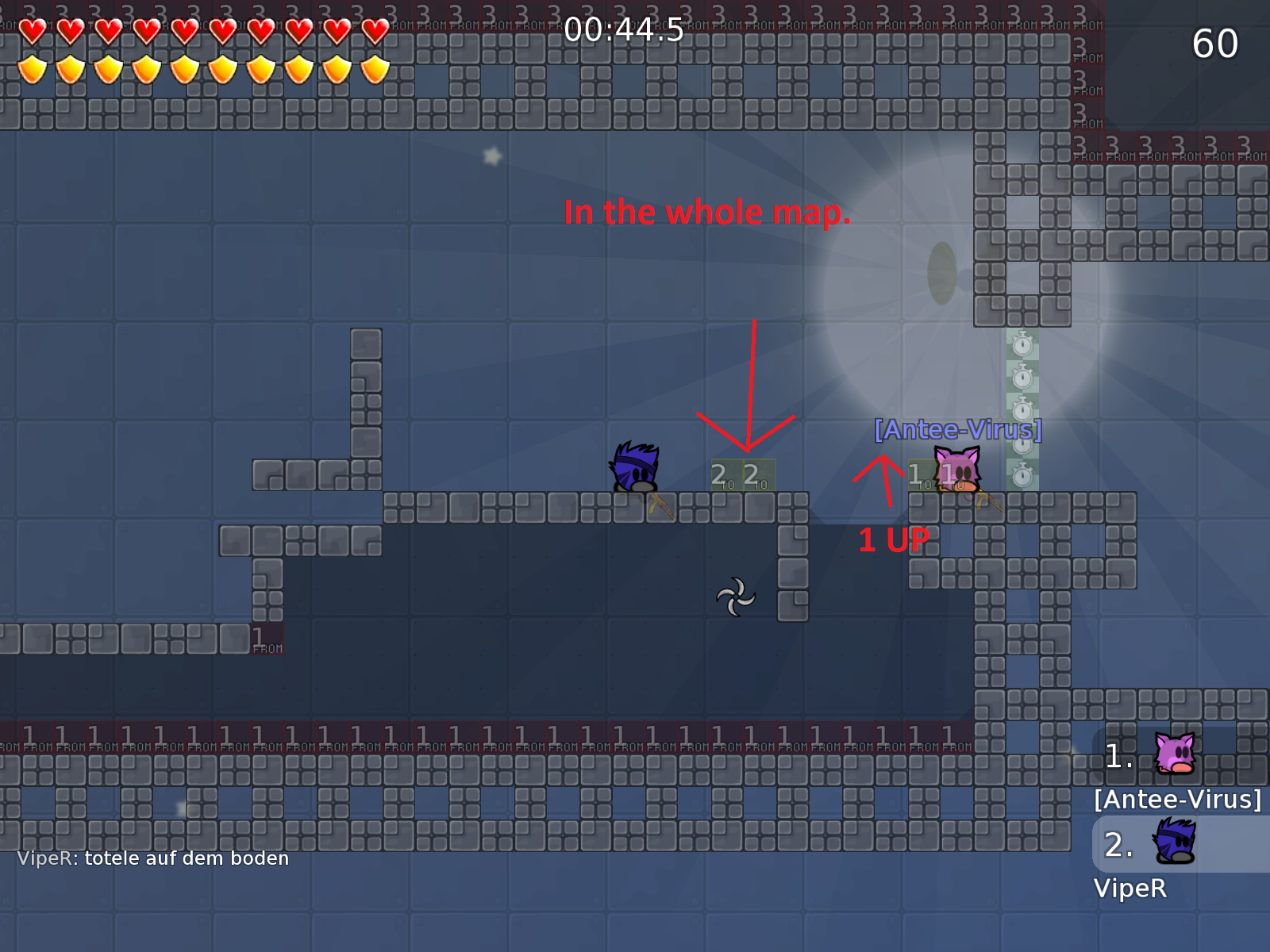Toggle the fifth heart in the health bar
1270x952 pixels.
point(184,30)
